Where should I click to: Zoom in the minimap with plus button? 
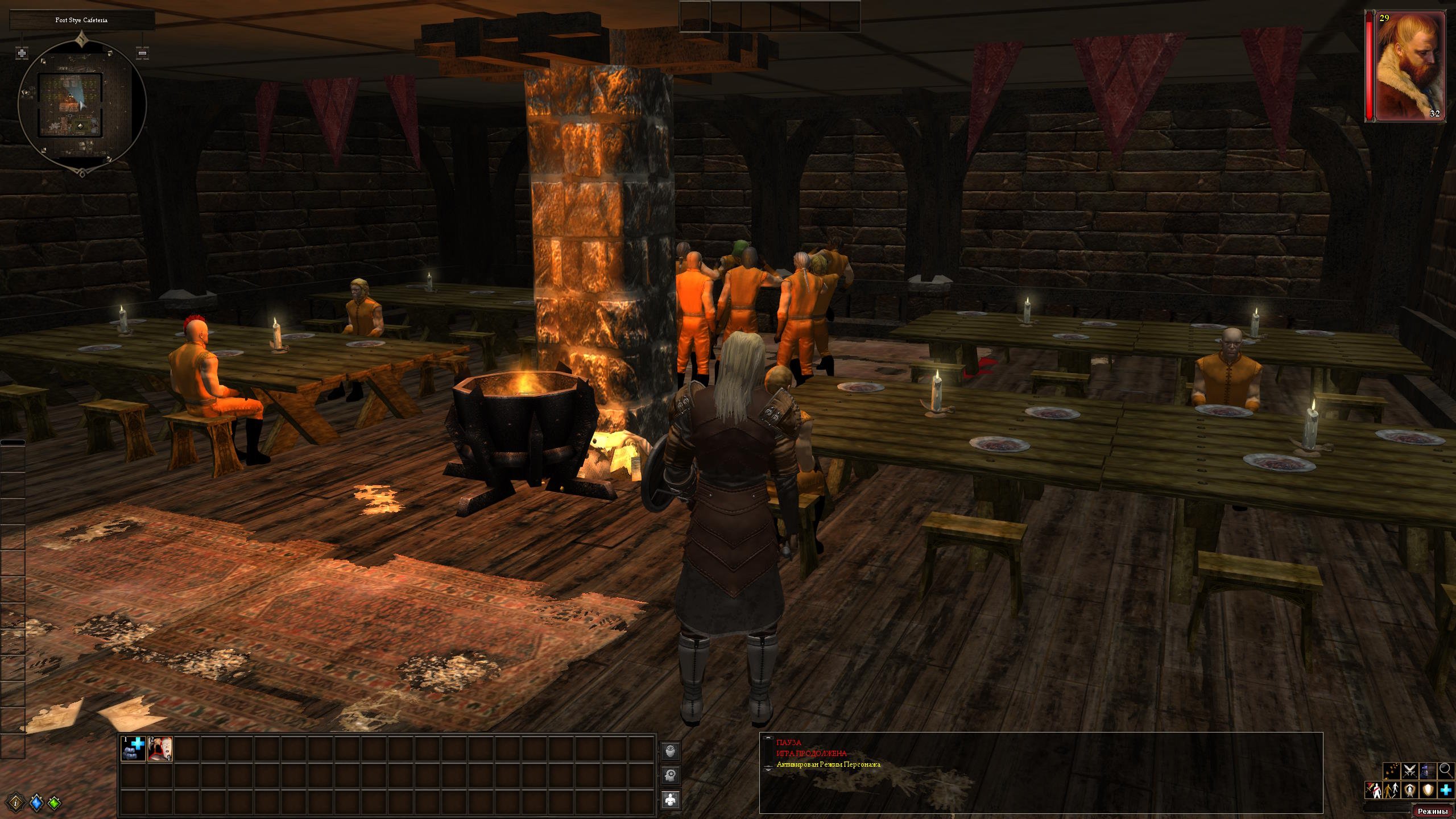(22, 53)
